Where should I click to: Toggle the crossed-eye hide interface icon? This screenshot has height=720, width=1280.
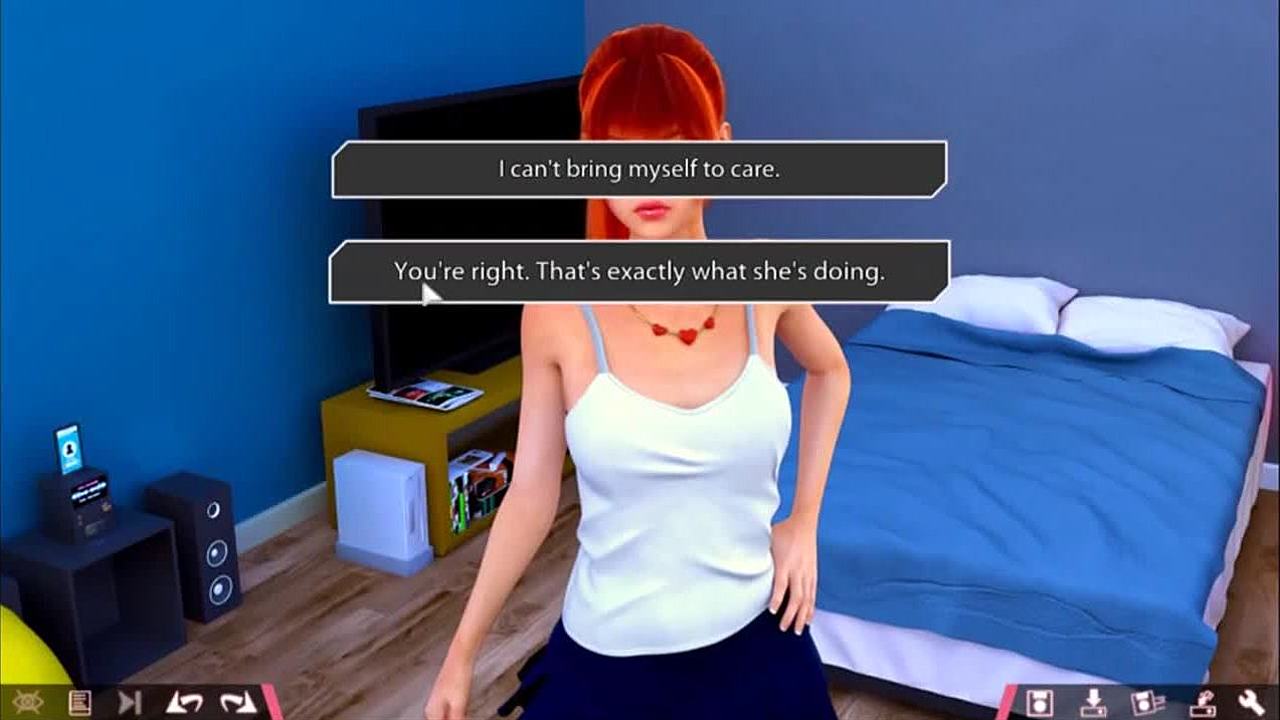tap(27, 702)
